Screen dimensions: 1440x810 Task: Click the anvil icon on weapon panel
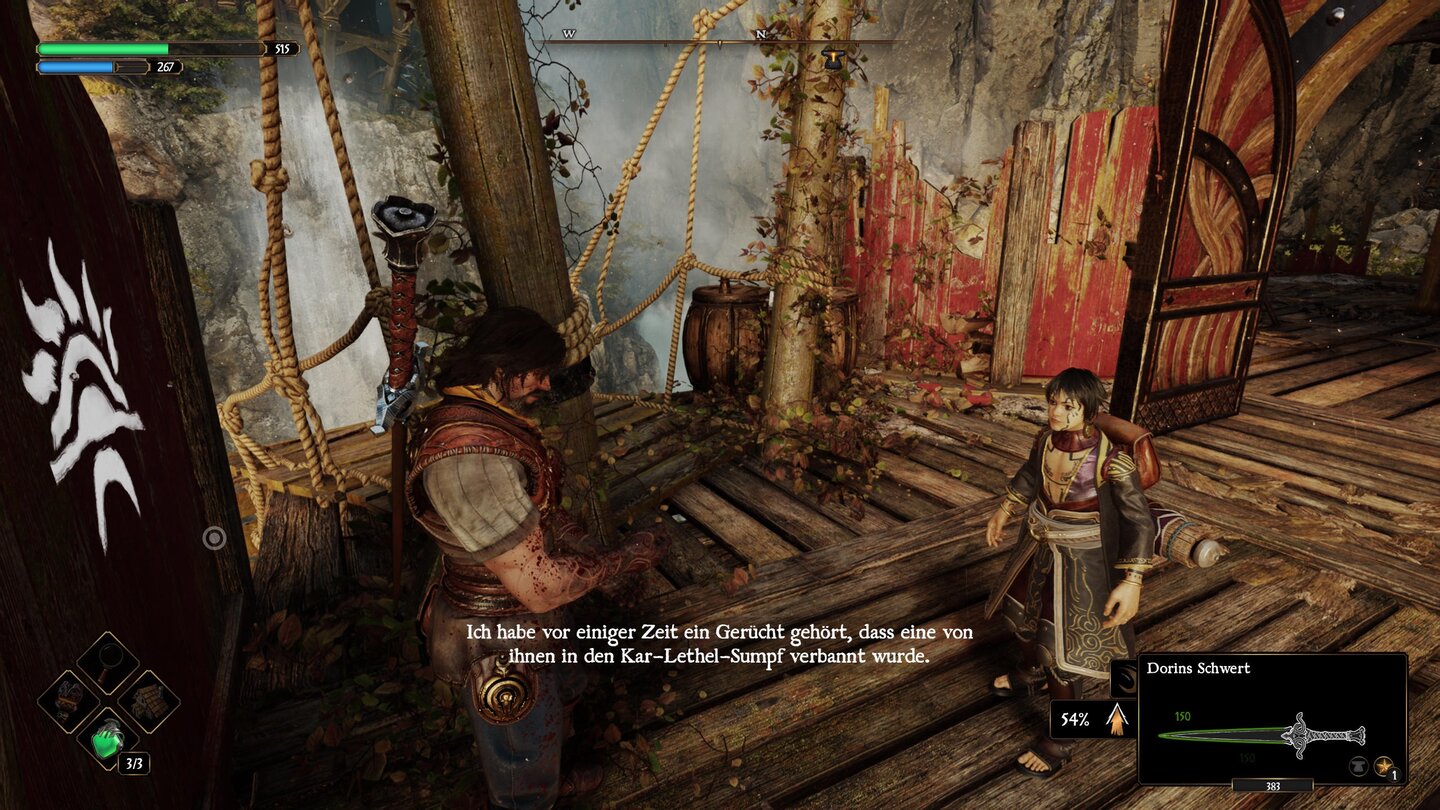(1360, 767)
